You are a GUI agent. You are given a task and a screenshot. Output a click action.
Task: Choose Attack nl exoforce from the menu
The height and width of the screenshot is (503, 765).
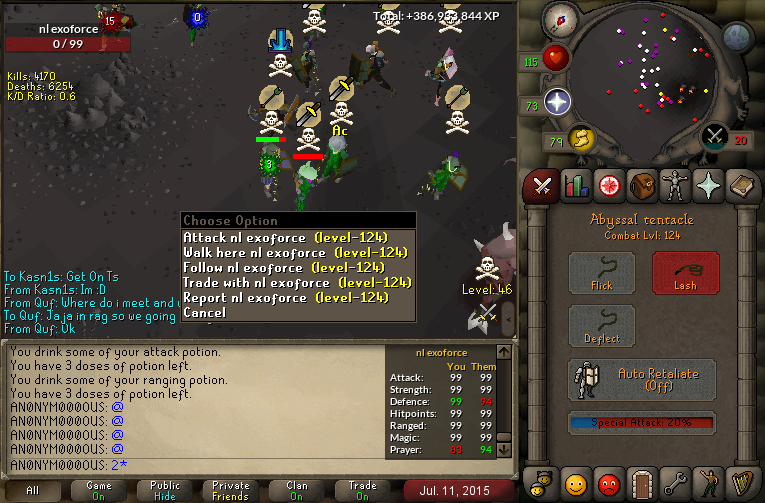pyautogui.click(x=297, y=238)
